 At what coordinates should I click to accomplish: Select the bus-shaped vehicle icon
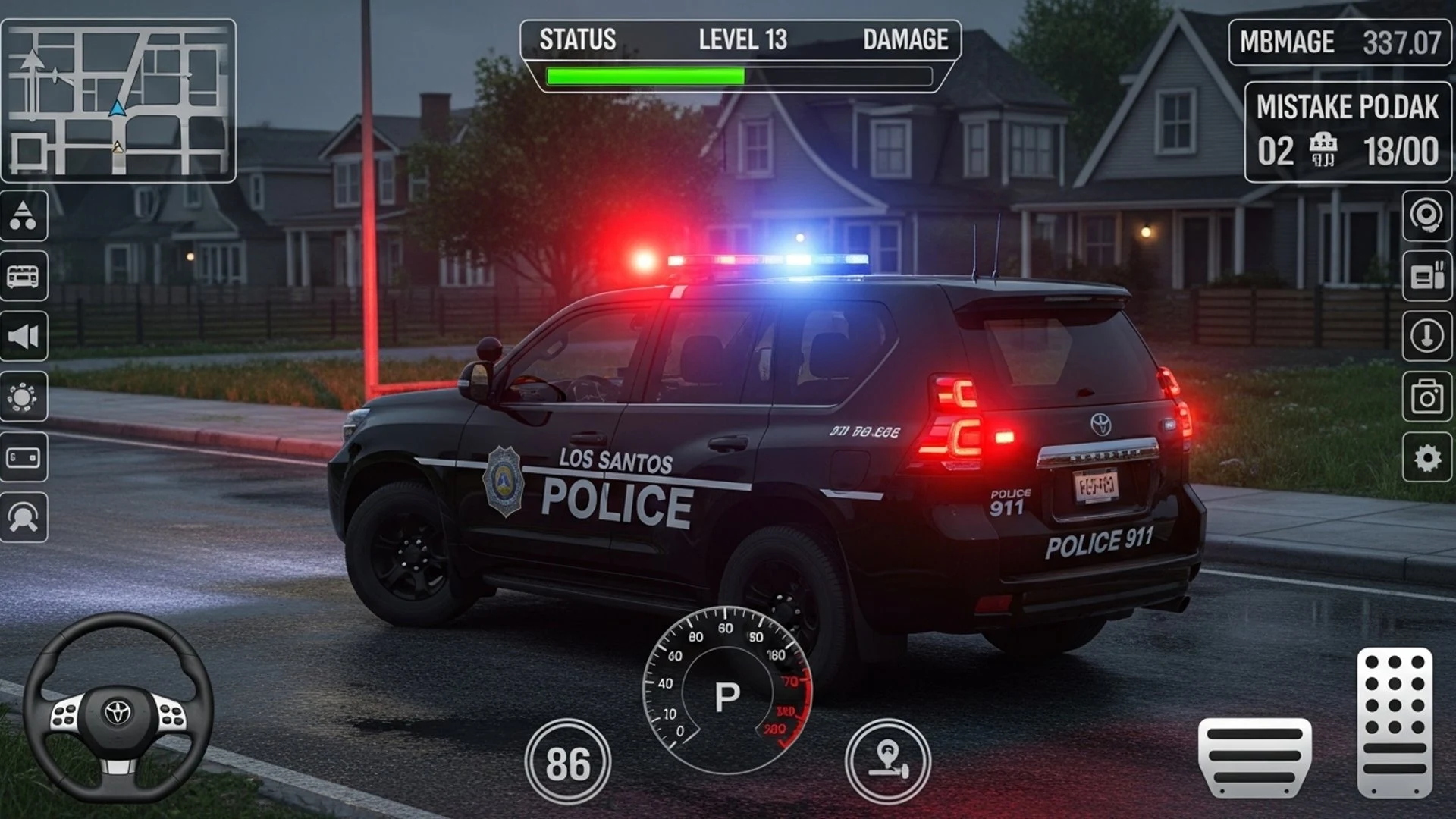tap(24, 276)
